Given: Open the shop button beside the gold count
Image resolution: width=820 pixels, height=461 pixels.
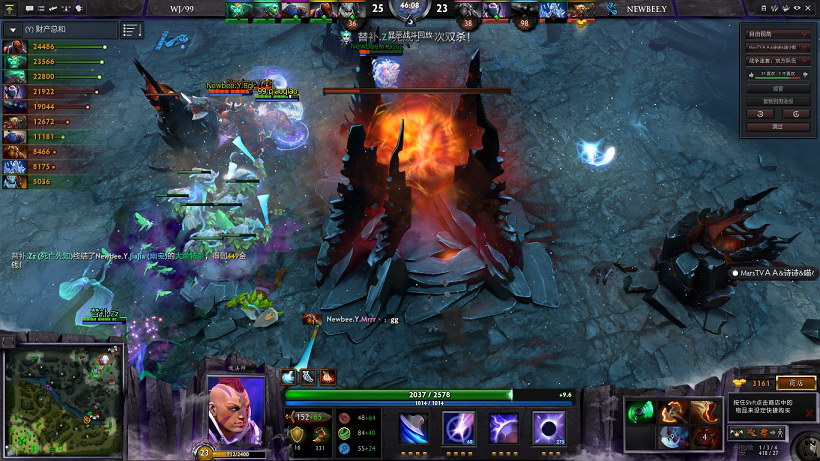Looking at the screenshot, I should [x=796, y=382].
